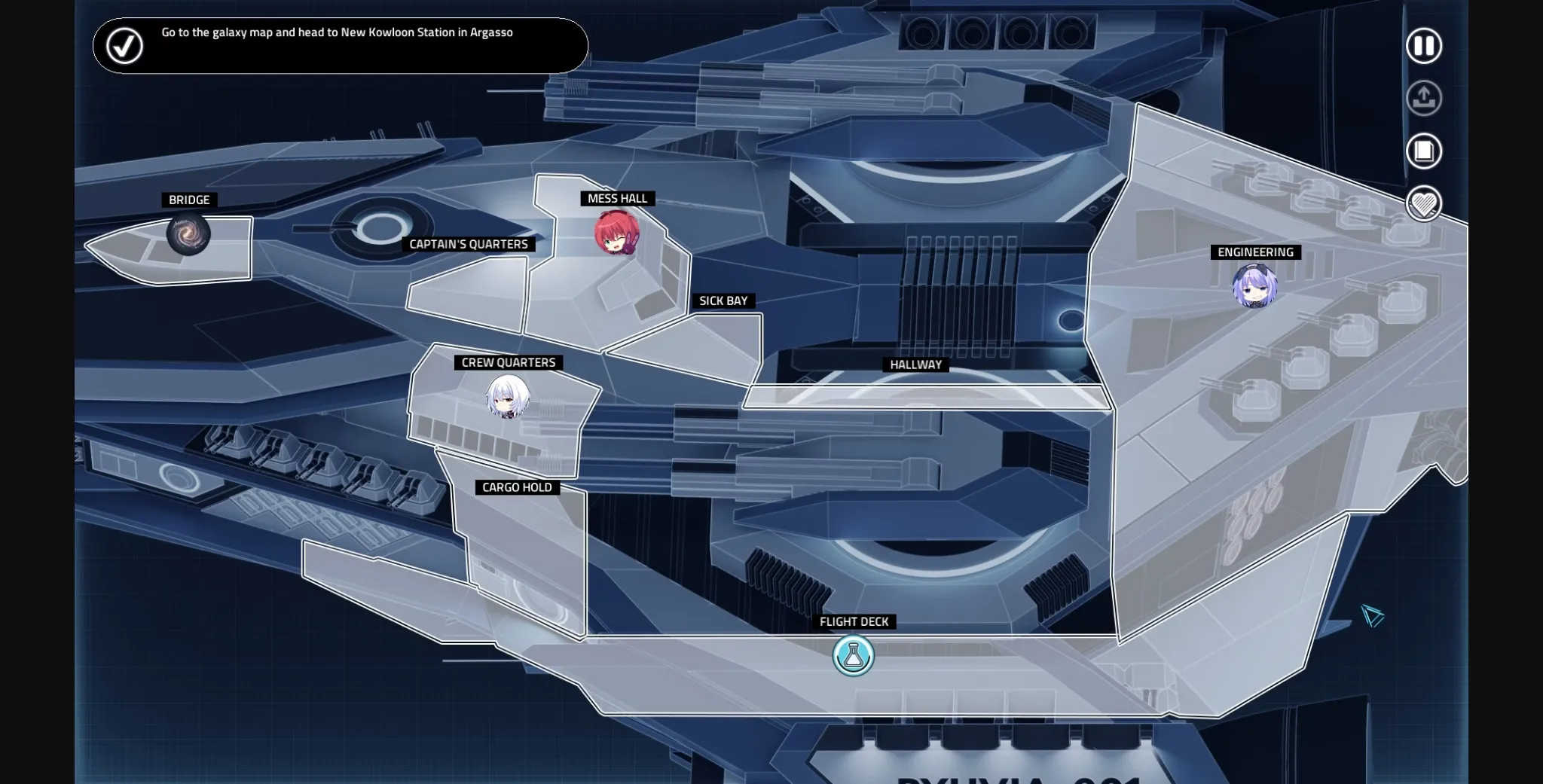This screenshot has height=784, width=1543.
Task: Enter the Cargo Hold
Action: point(516,487)
